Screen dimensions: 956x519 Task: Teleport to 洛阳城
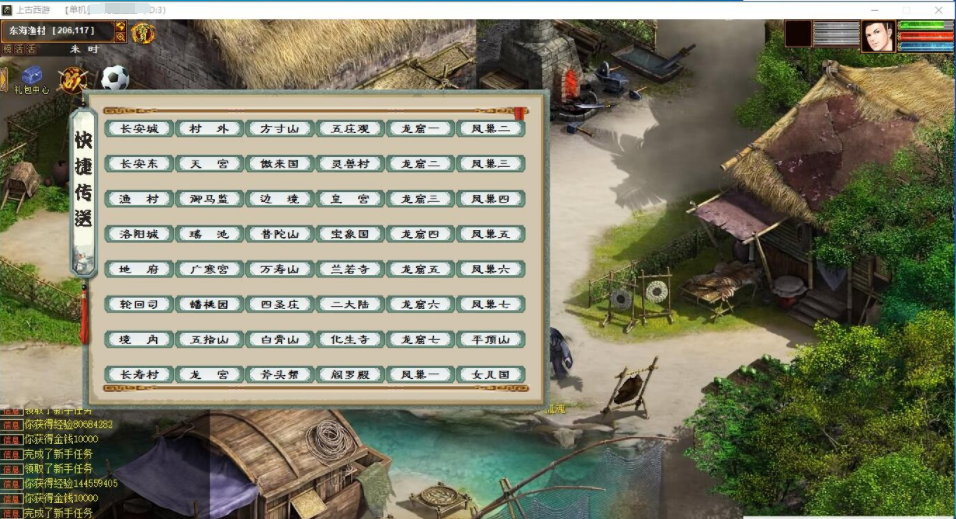139,234
